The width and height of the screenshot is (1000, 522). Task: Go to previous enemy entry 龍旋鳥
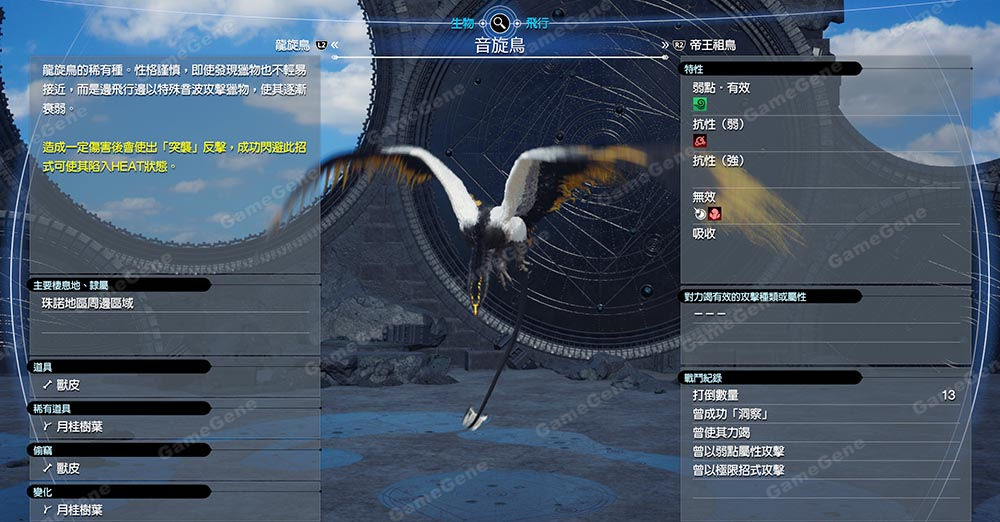[x=296, y=46]
